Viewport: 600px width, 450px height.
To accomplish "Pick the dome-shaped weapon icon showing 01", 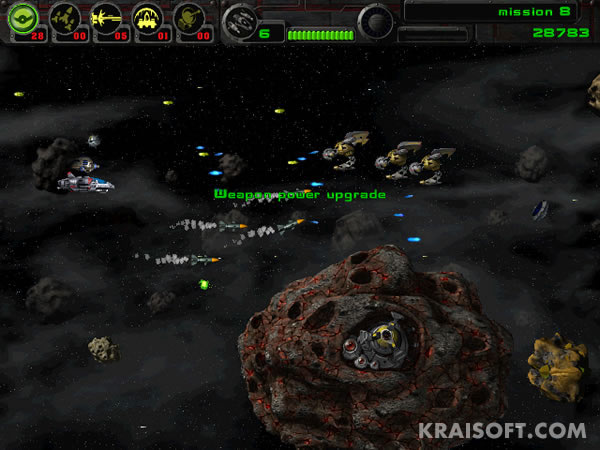I will (x=148, y=17).
